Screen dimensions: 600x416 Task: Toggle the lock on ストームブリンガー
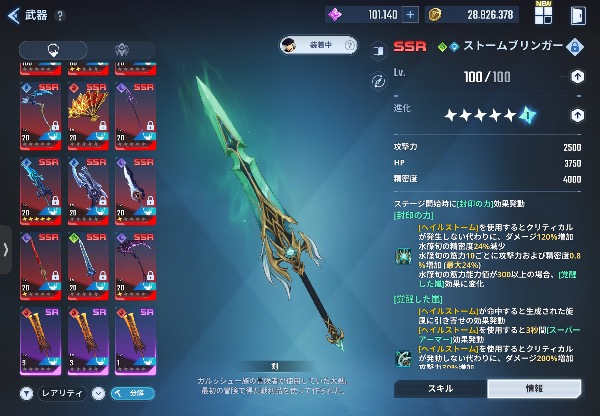coord(575,47)
